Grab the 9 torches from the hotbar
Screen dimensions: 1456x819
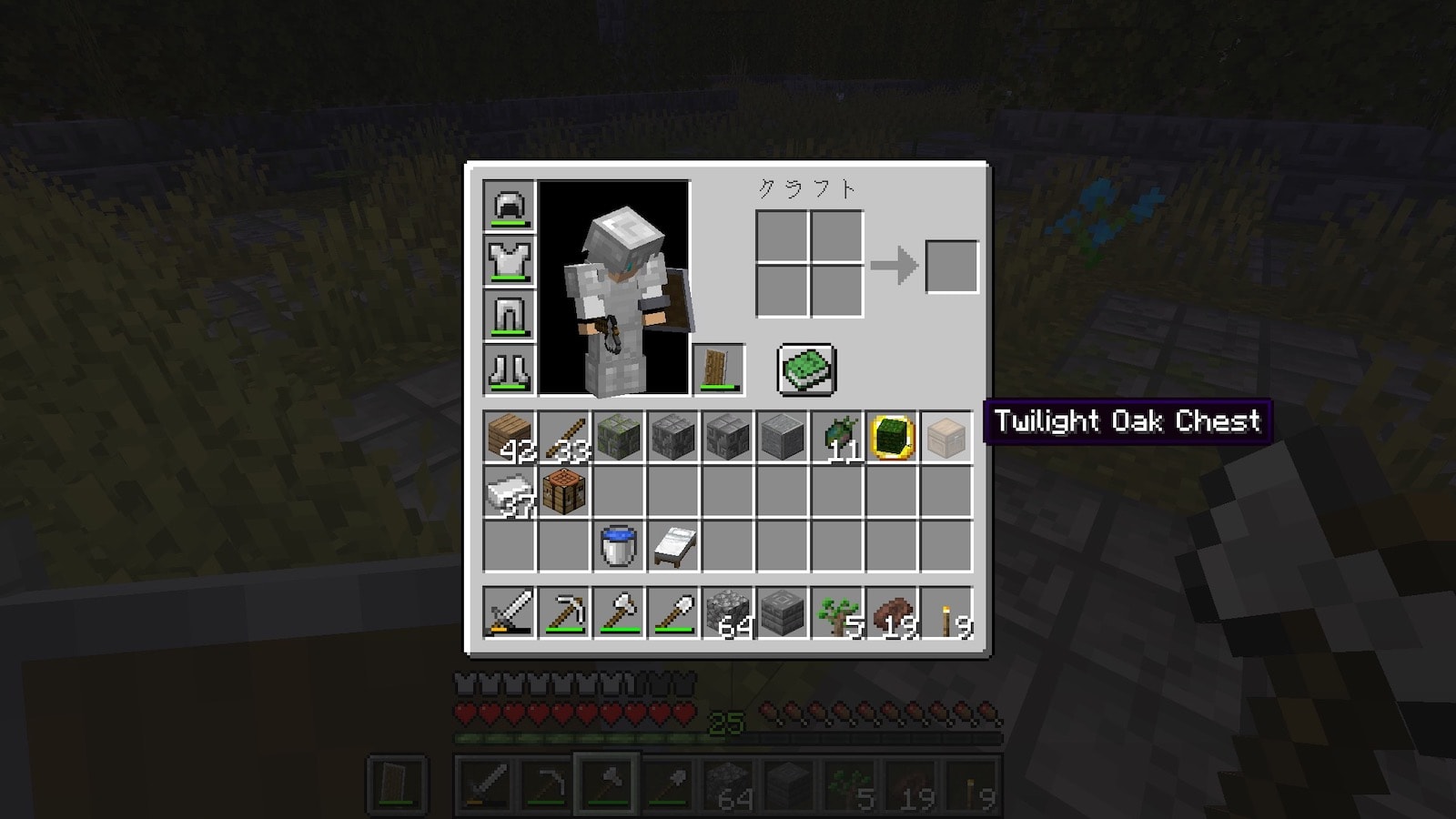click(x=945, y=612)
